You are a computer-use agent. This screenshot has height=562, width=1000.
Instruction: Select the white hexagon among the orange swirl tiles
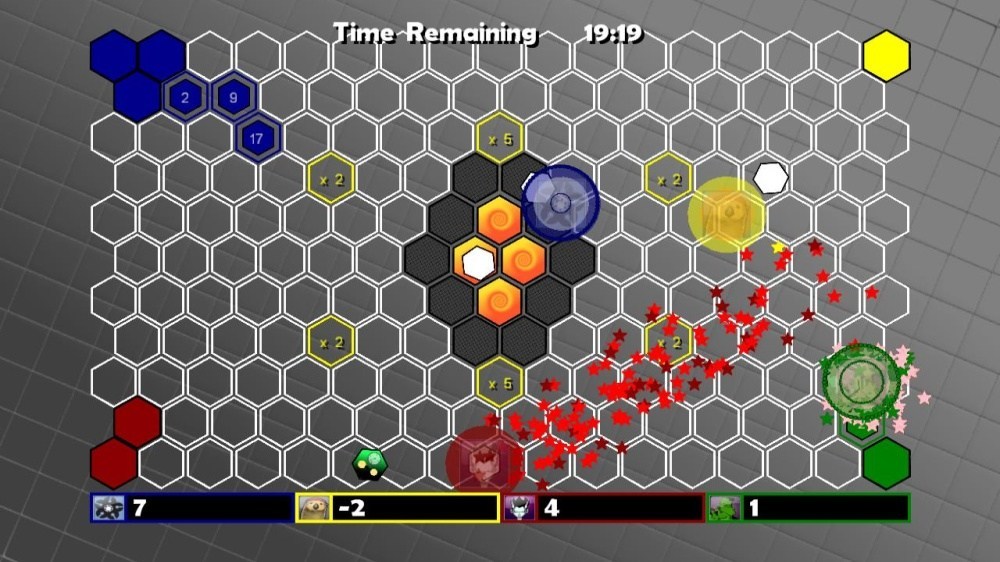pyautogui.click(x=479, y=263)
